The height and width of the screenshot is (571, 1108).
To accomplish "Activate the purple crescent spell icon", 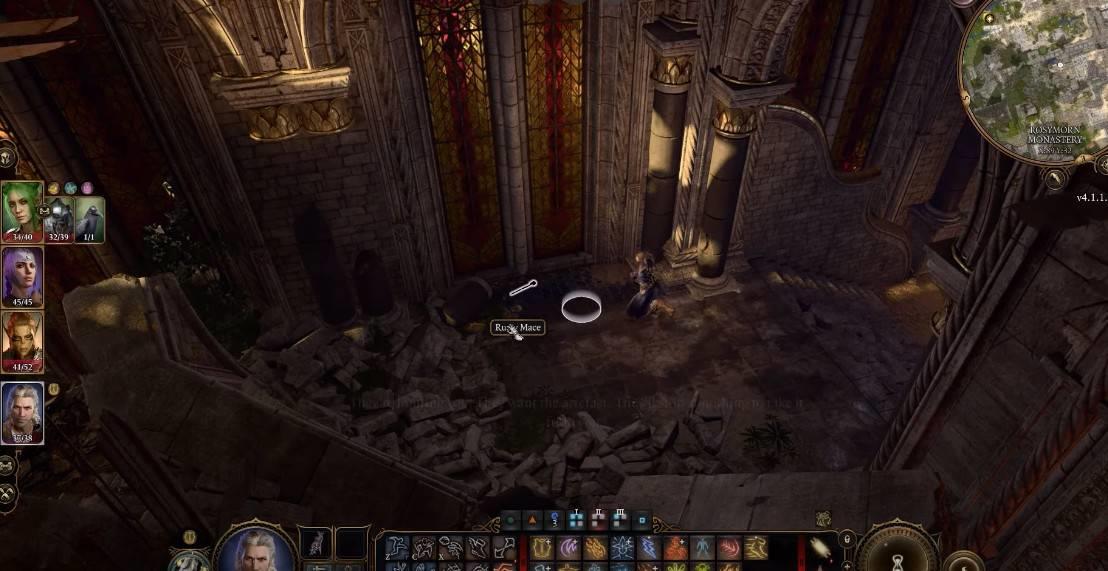I will [569, 548].
